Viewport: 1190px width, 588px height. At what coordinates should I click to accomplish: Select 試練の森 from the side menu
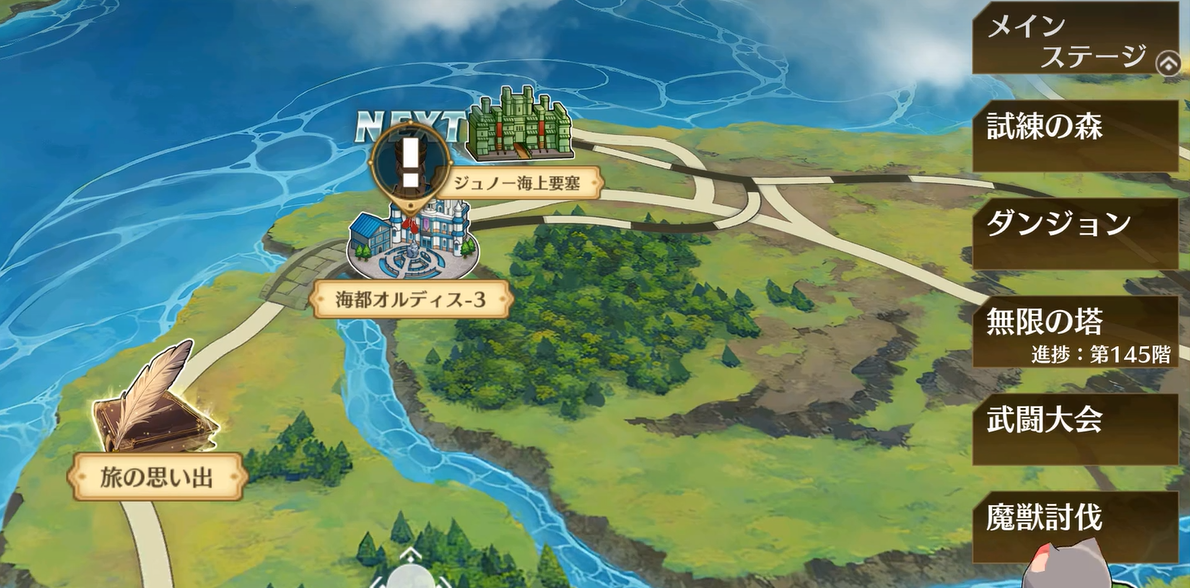coord(1075,135)
